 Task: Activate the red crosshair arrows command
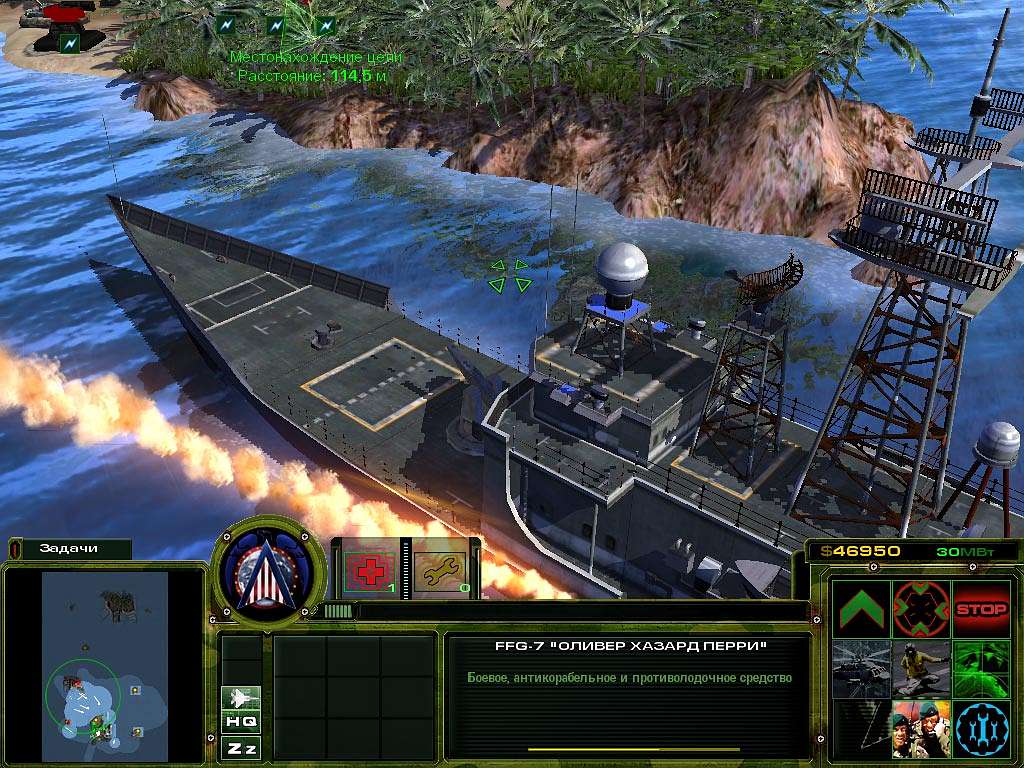click(921, 609)
